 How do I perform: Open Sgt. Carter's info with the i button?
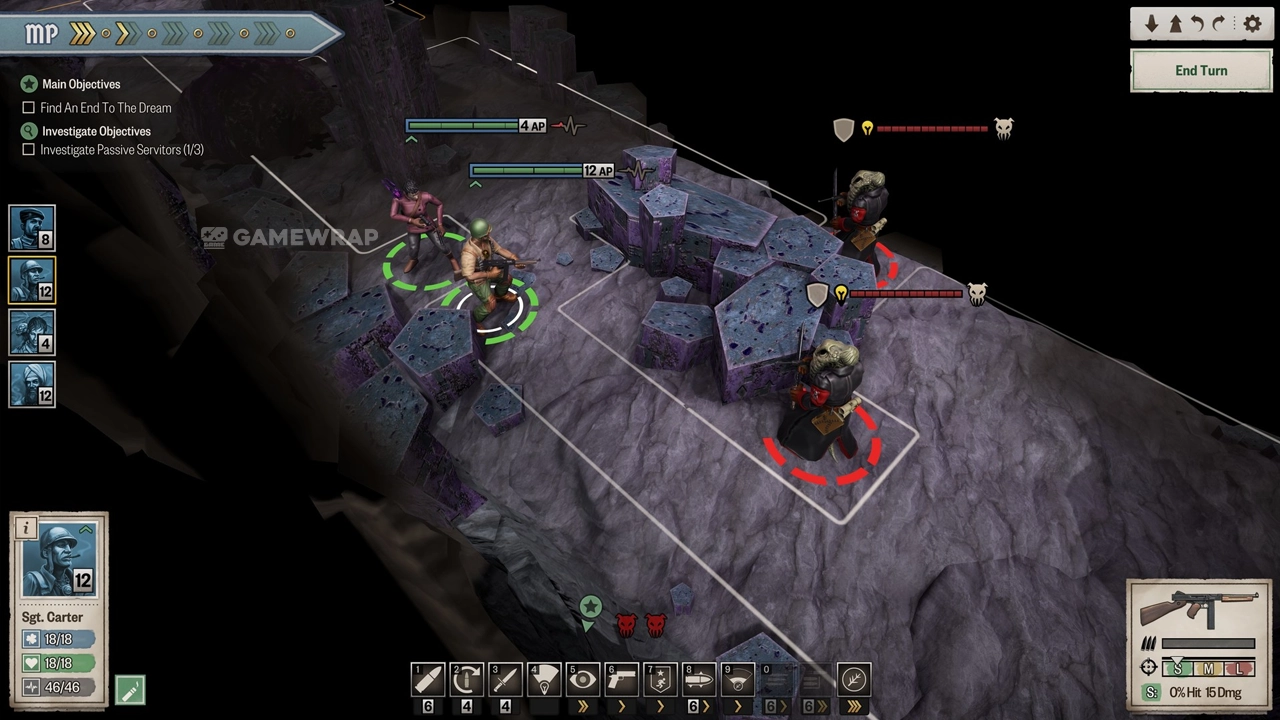click(27, 528)
